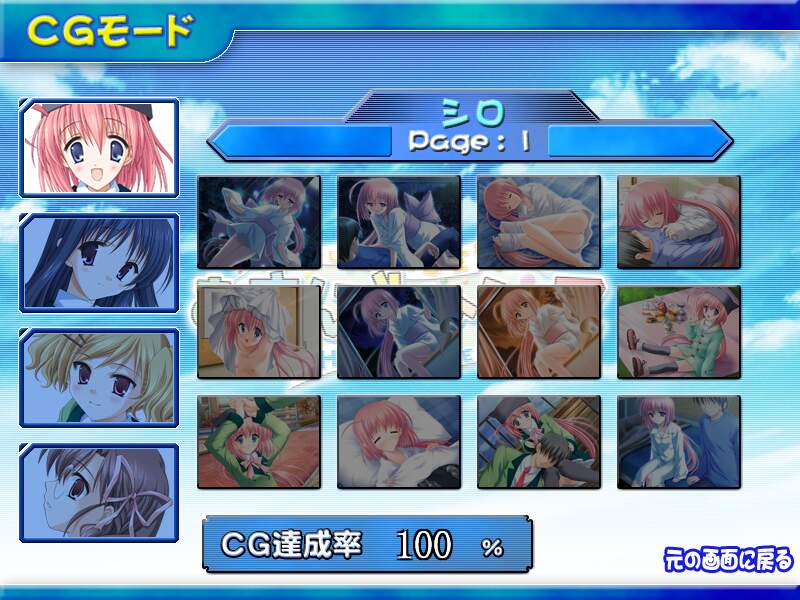
Task: Open the thumbnail of girl under white sheet
Action: (x=259, y=332)
